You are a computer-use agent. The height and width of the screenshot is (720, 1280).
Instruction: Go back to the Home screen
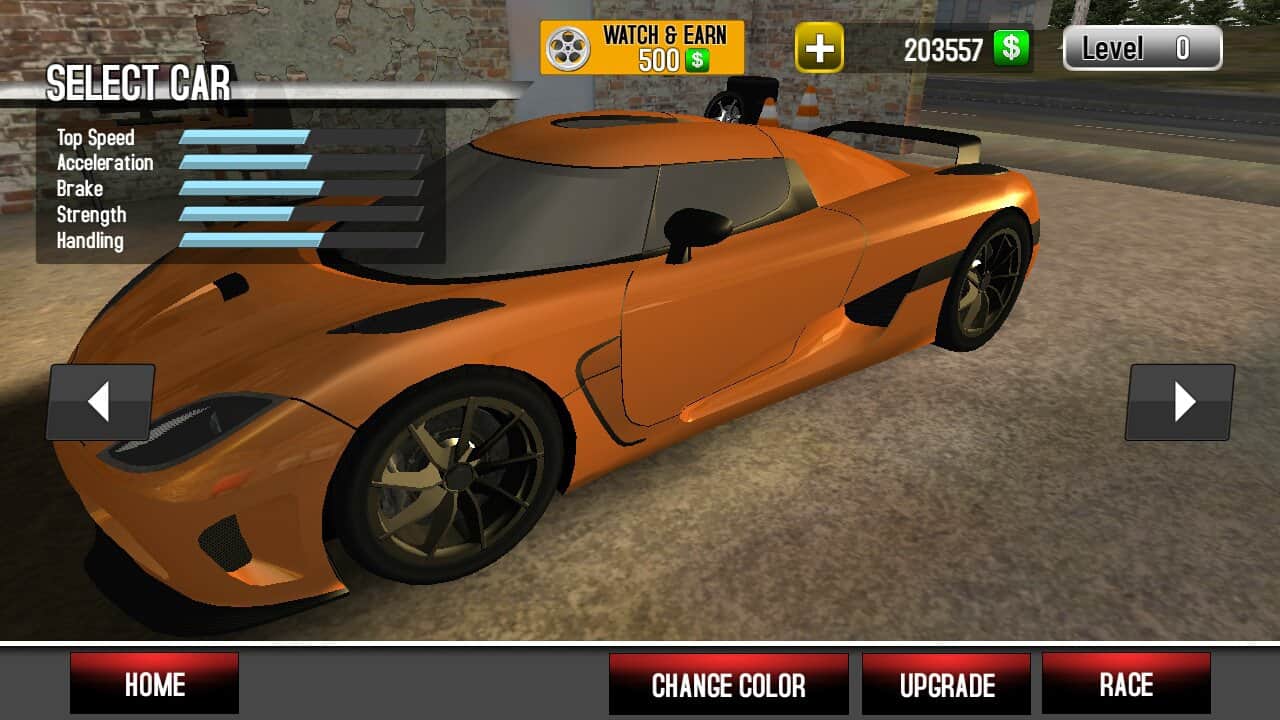pos(154,684)
